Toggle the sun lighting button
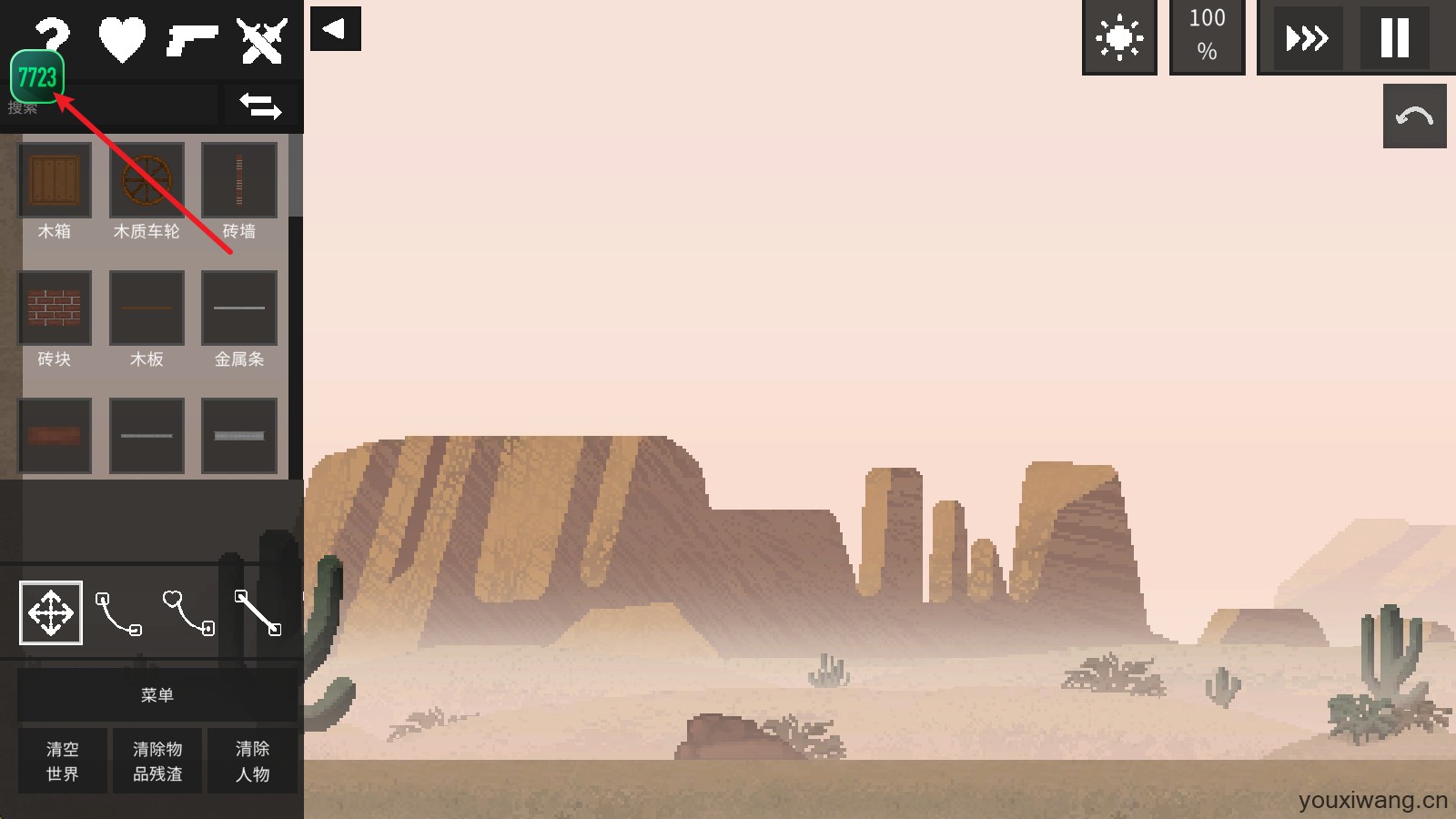Viewport: 1456px width, 819px height. [1119, 38]
